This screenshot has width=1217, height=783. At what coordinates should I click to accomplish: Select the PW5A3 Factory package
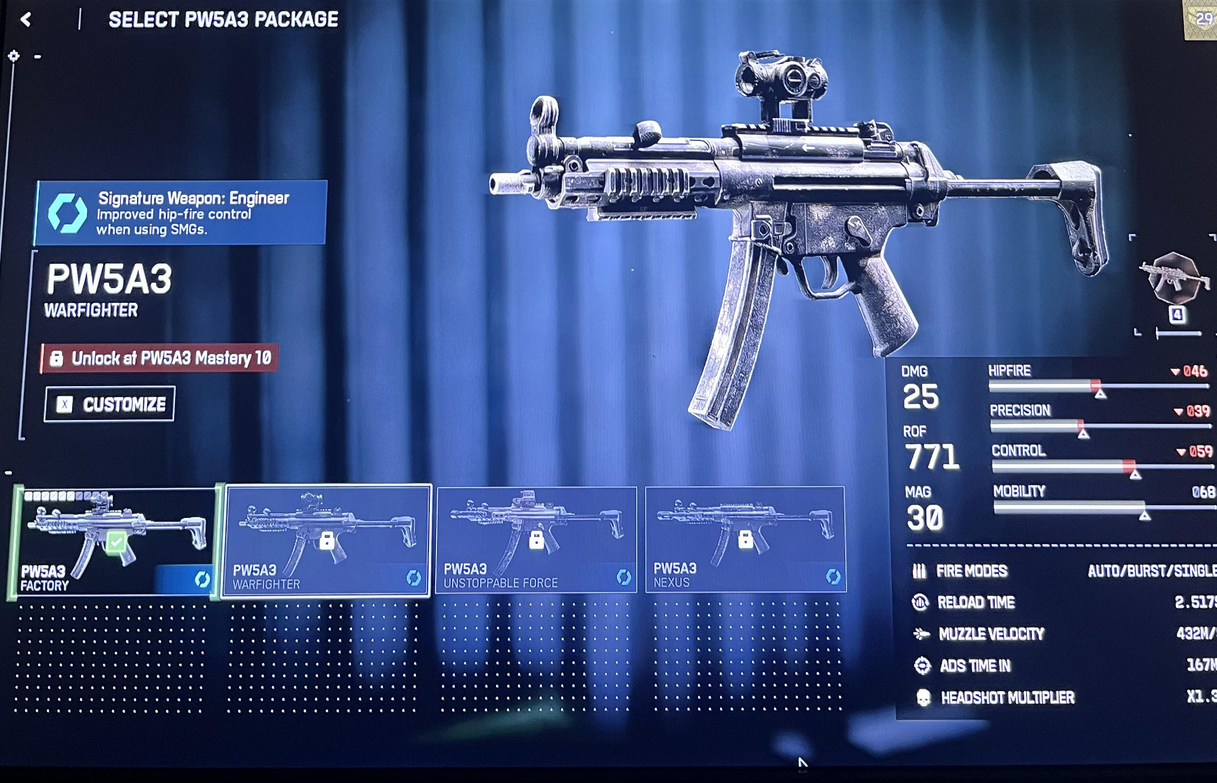(x=115, y=541)
